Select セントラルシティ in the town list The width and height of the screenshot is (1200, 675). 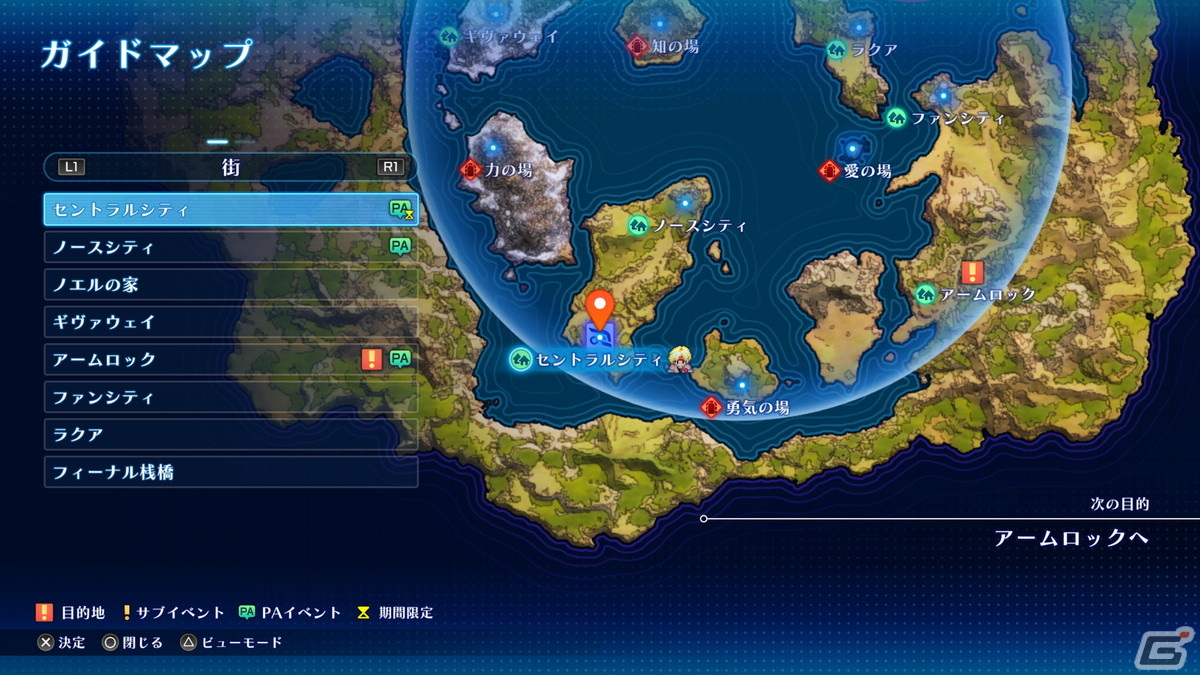(230, 210)
